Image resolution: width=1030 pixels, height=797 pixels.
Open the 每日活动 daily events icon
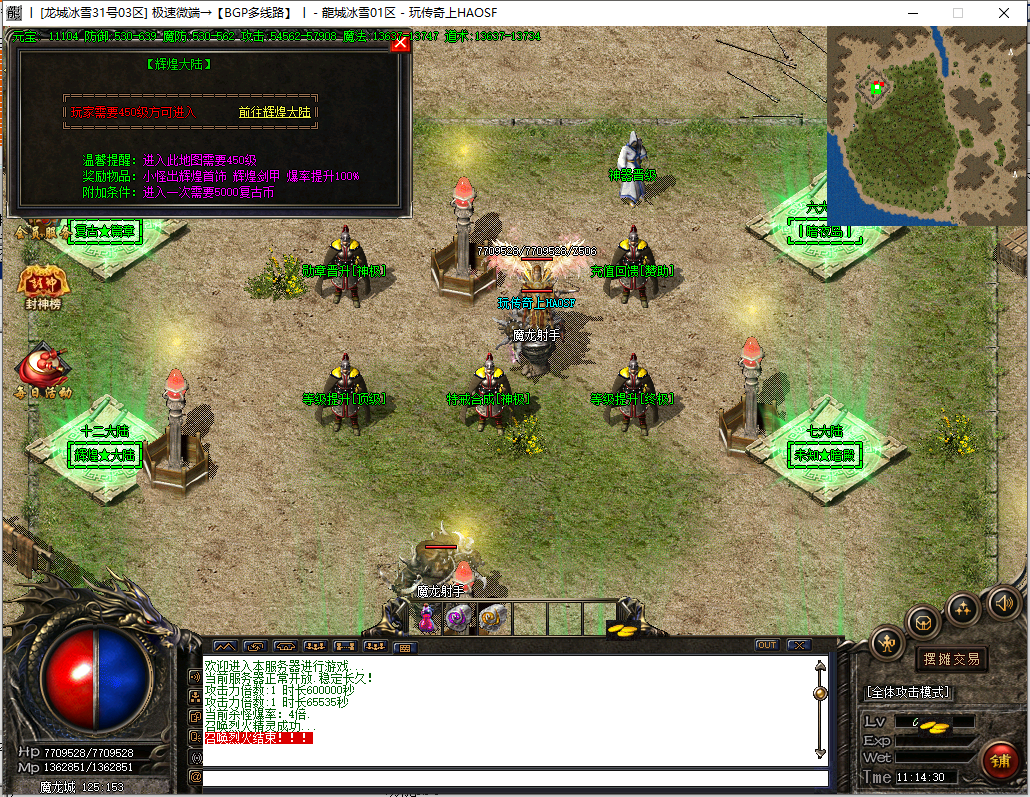coord(43,371)
